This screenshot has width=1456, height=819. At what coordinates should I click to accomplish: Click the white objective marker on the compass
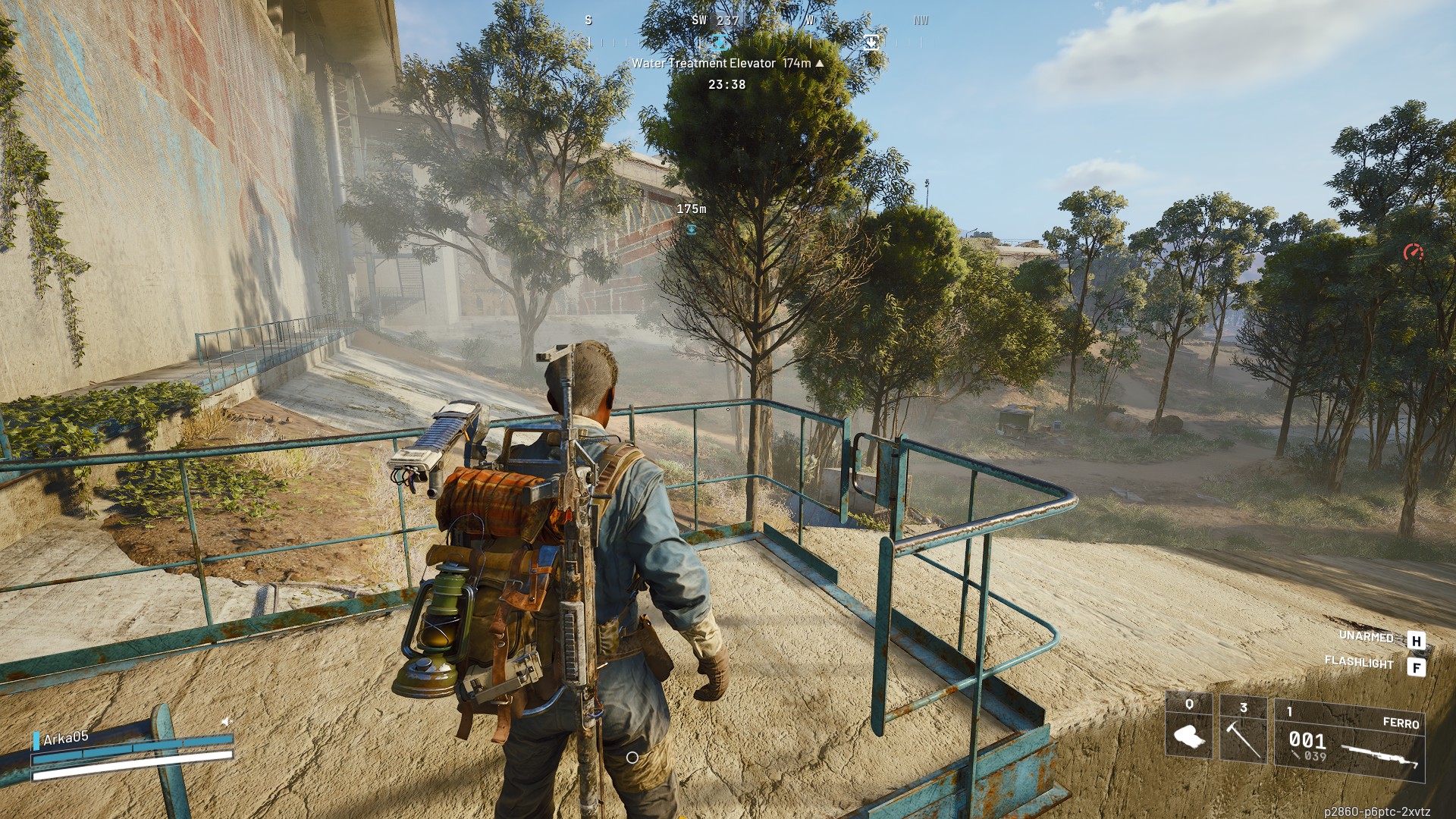point(871,42)
